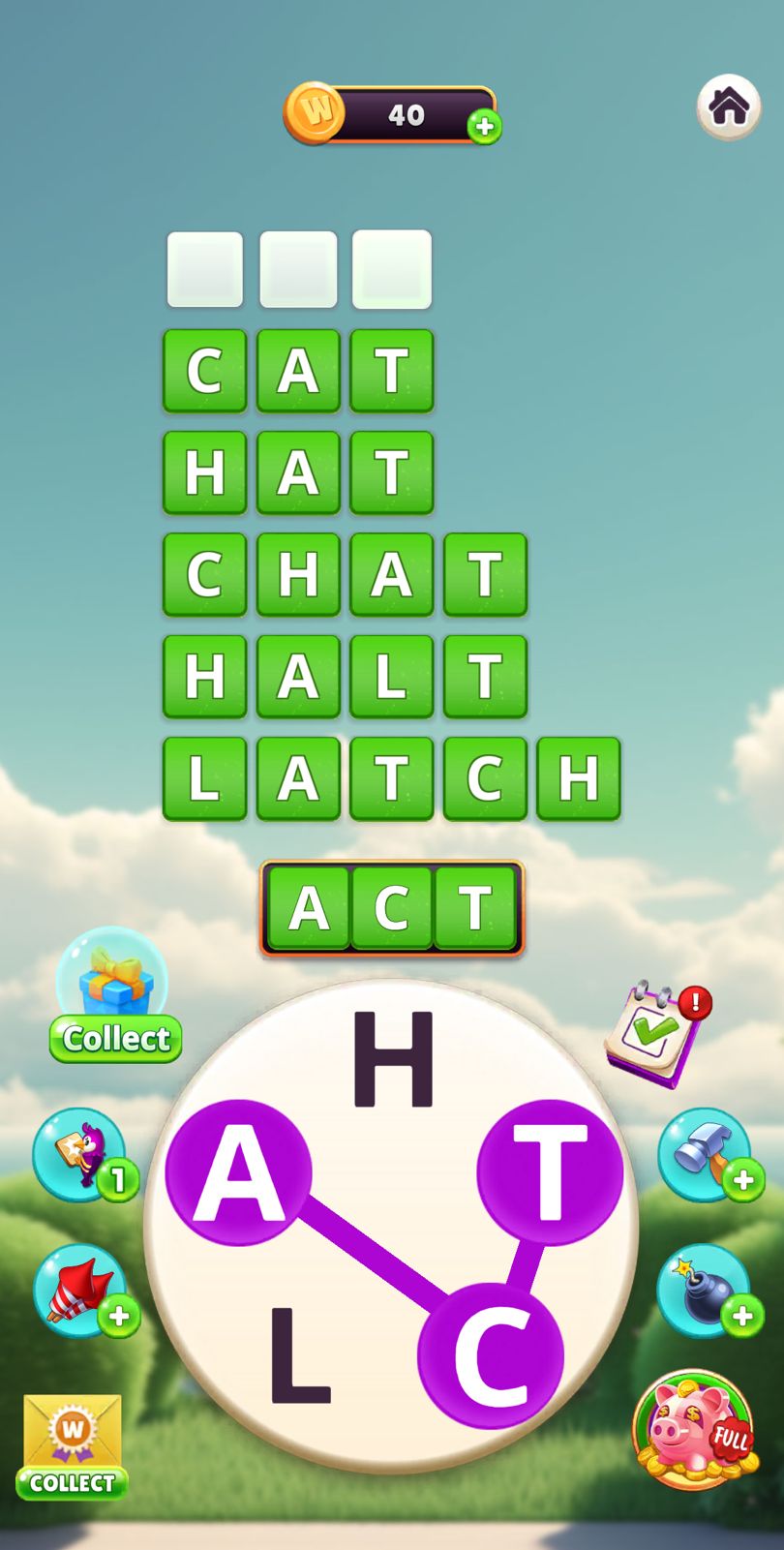This screenshot has width=784, height=1550.
Task: Use the hammer booster
Action: pyautogui.click(x=706, y=1155)
